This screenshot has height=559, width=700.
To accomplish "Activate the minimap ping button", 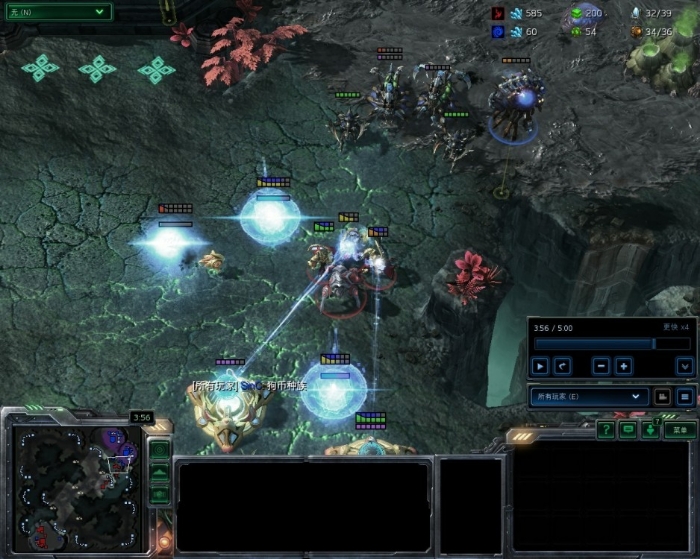I will [159, 449].
